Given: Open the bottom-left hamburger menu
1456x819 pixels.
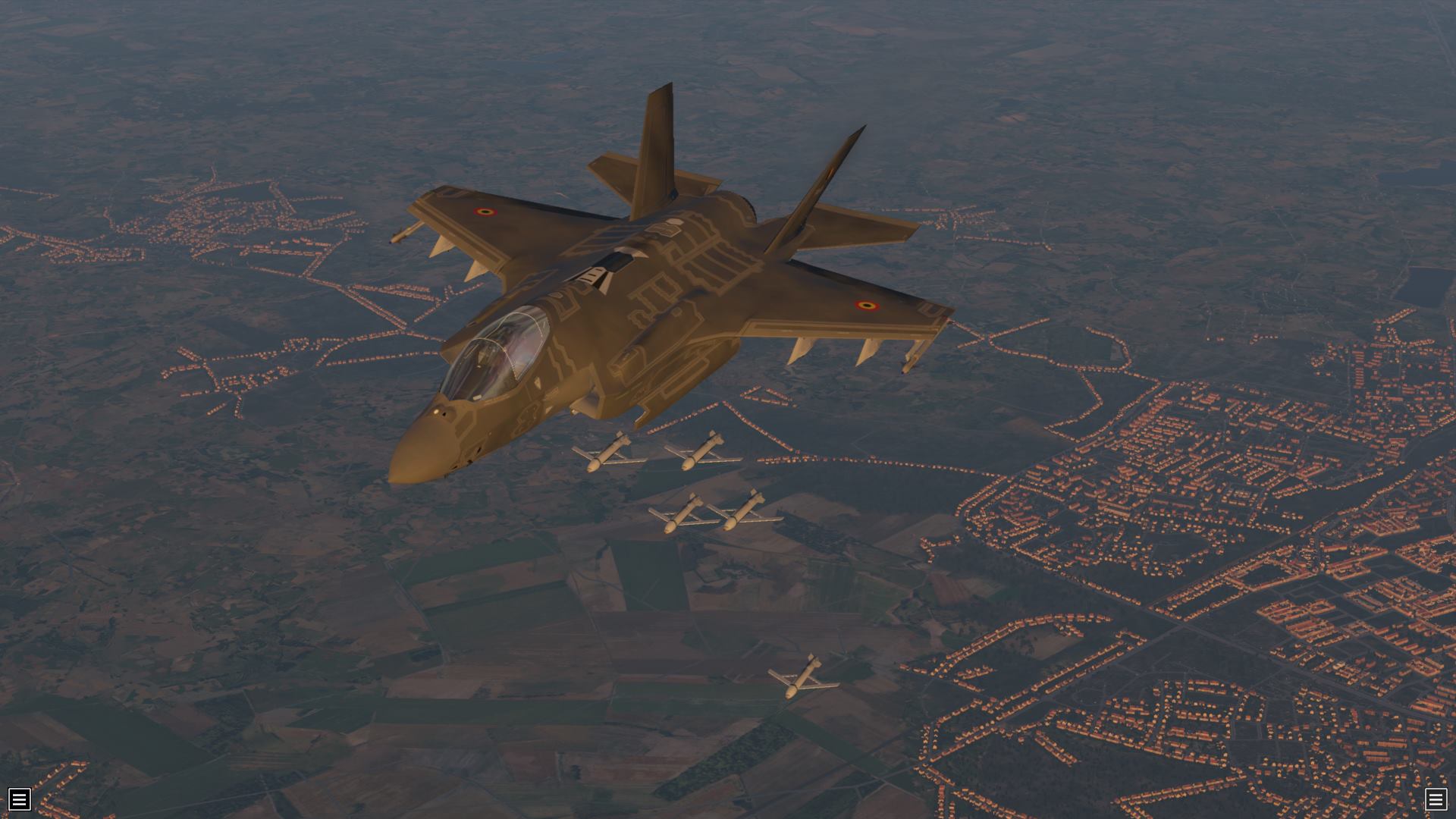Looking at the screenshot, I should pos(20,799).
